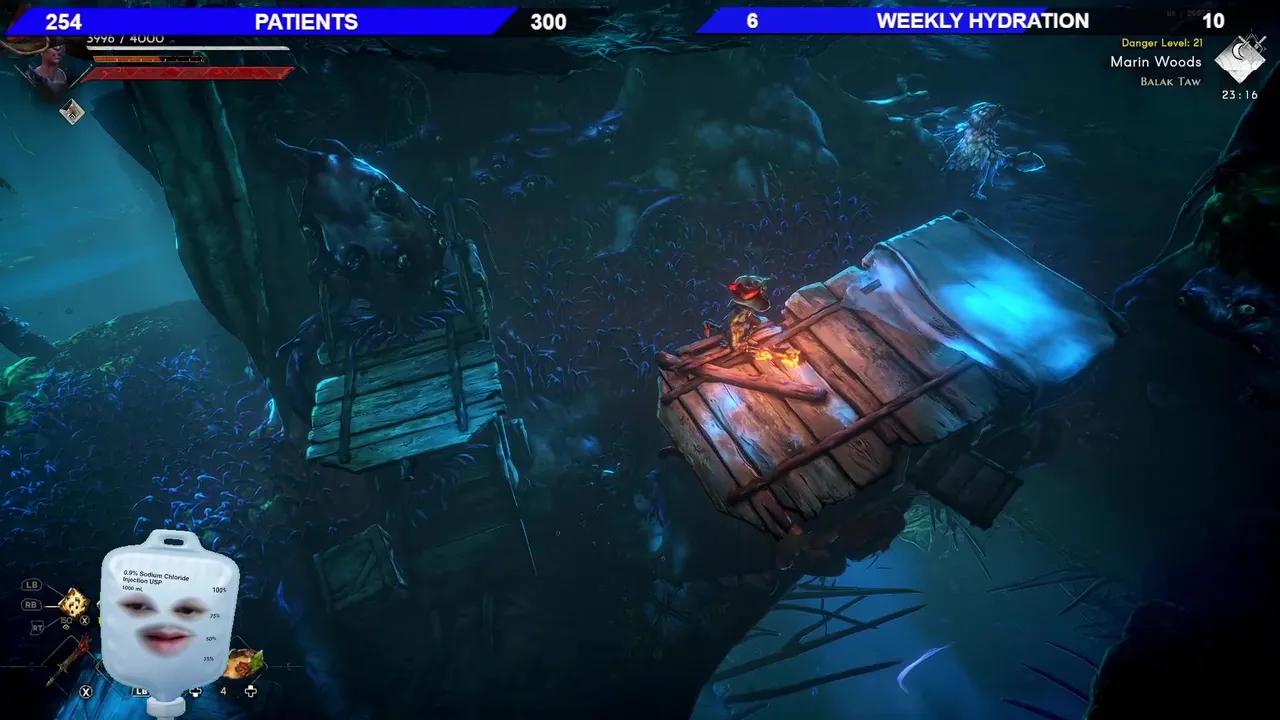Click the sword weapon icon in the hotbar
This screenshot has height=720, width=1280.
pos(64,664)
